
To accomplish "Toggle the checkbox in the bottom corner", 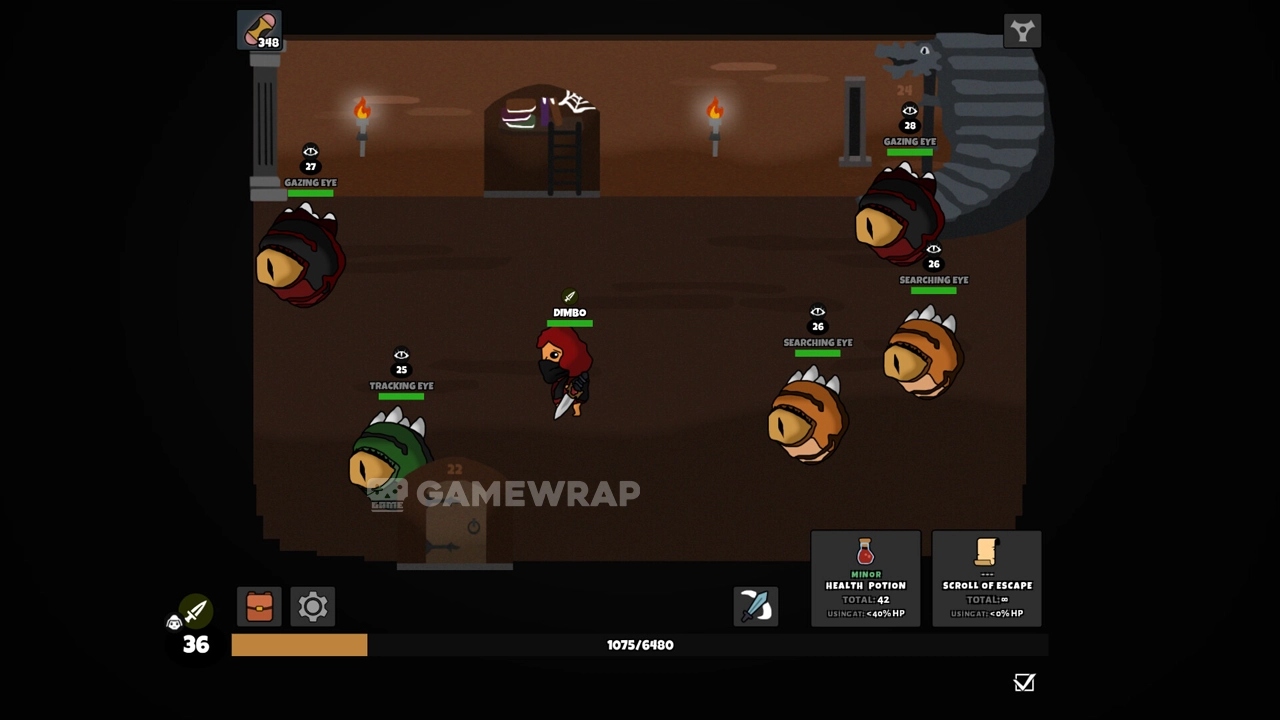I will point(1024,683).
